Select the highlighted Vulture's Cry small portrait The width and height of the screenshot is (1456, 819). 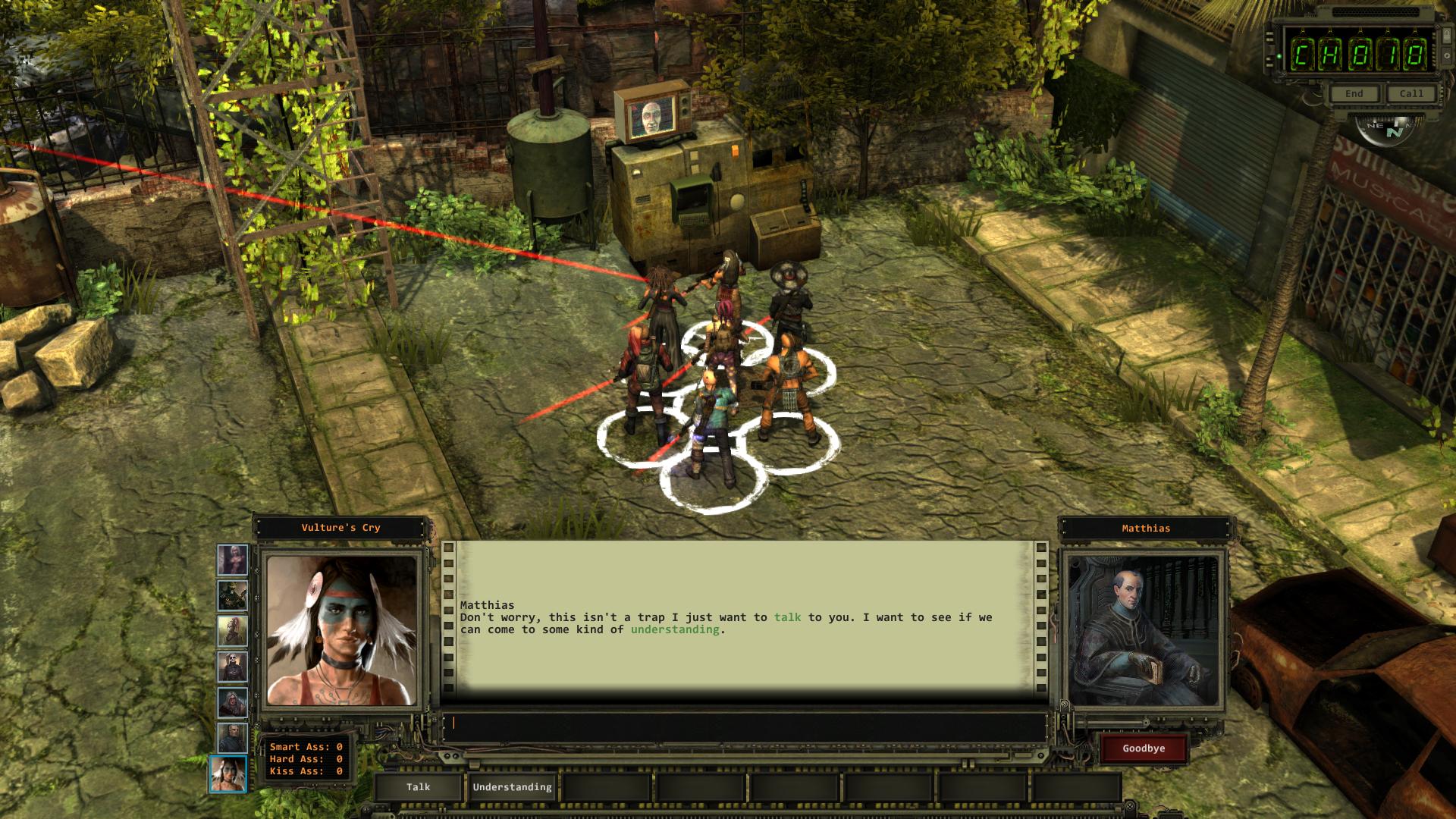pos(228,774)
